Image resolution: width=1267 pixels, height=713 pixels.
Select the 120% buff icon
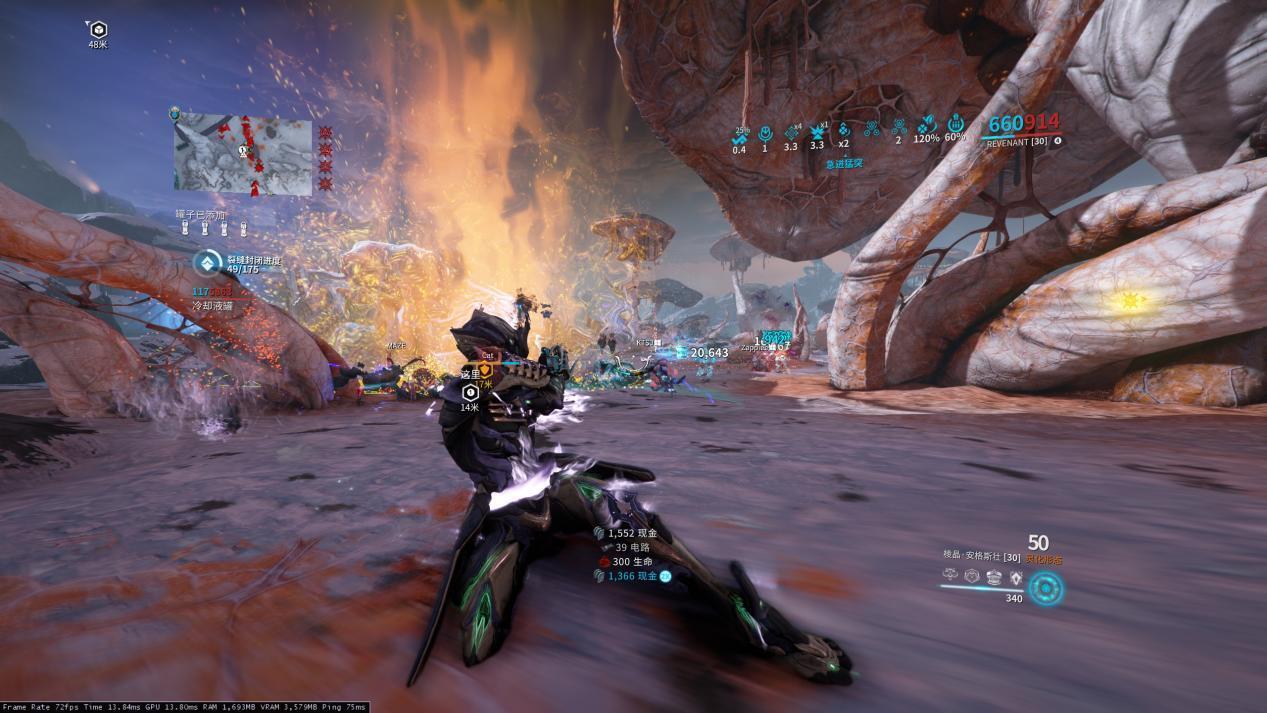[926, 127]
